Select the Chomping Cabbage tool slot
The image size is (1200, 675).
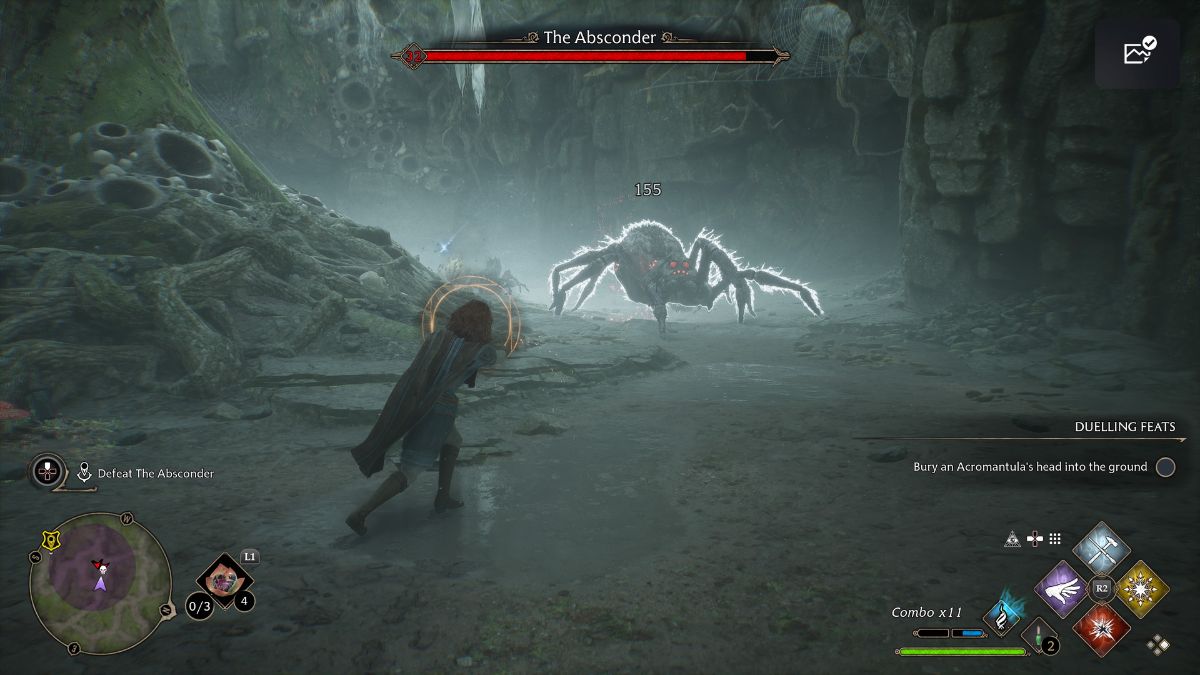point(224,581)
